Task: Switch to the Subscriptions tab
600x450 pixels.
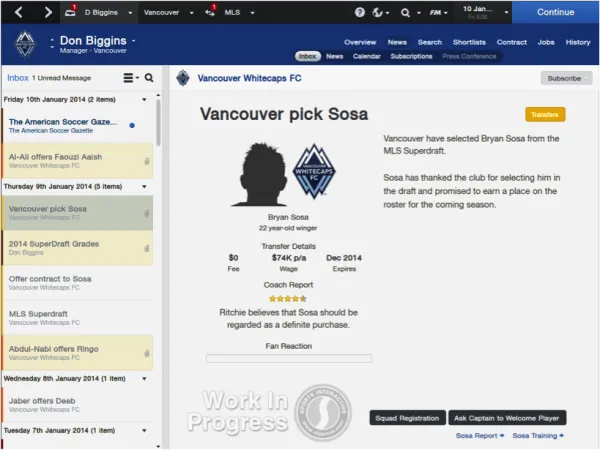Action: 411,57
